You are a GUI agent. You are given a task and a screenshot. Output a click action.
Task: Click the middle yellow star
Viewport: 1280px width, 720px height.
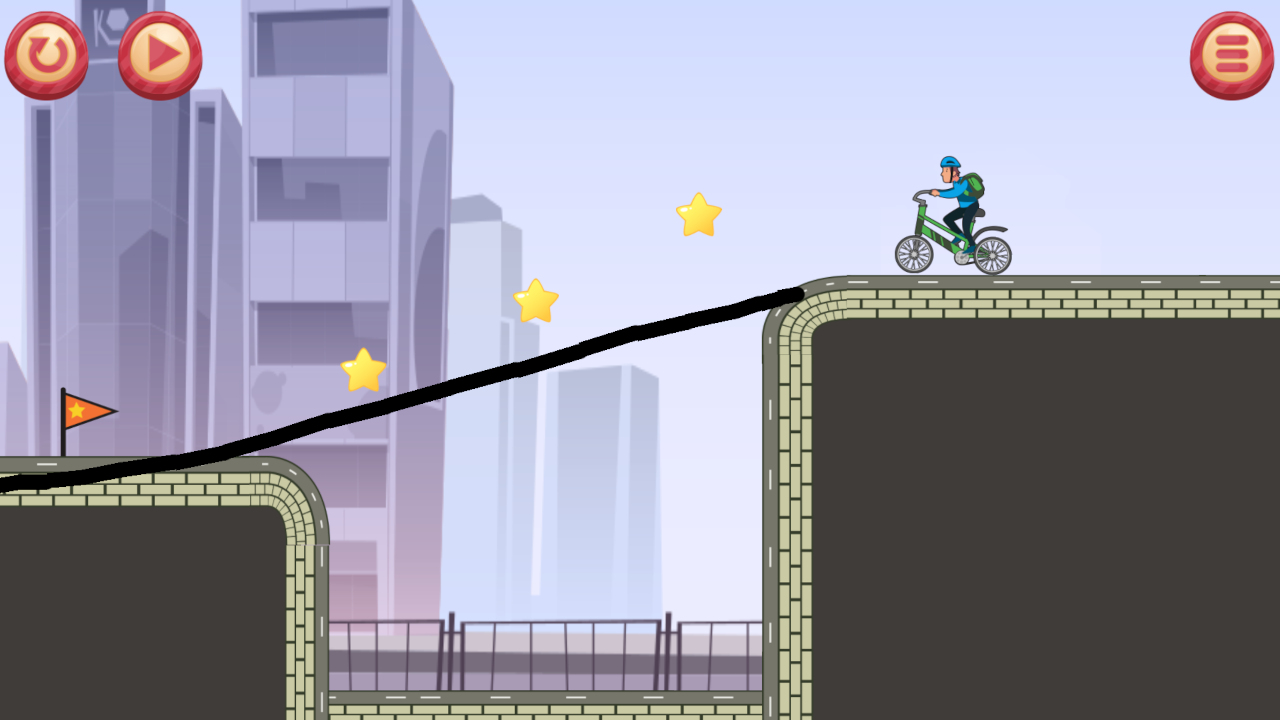(536, 301)
